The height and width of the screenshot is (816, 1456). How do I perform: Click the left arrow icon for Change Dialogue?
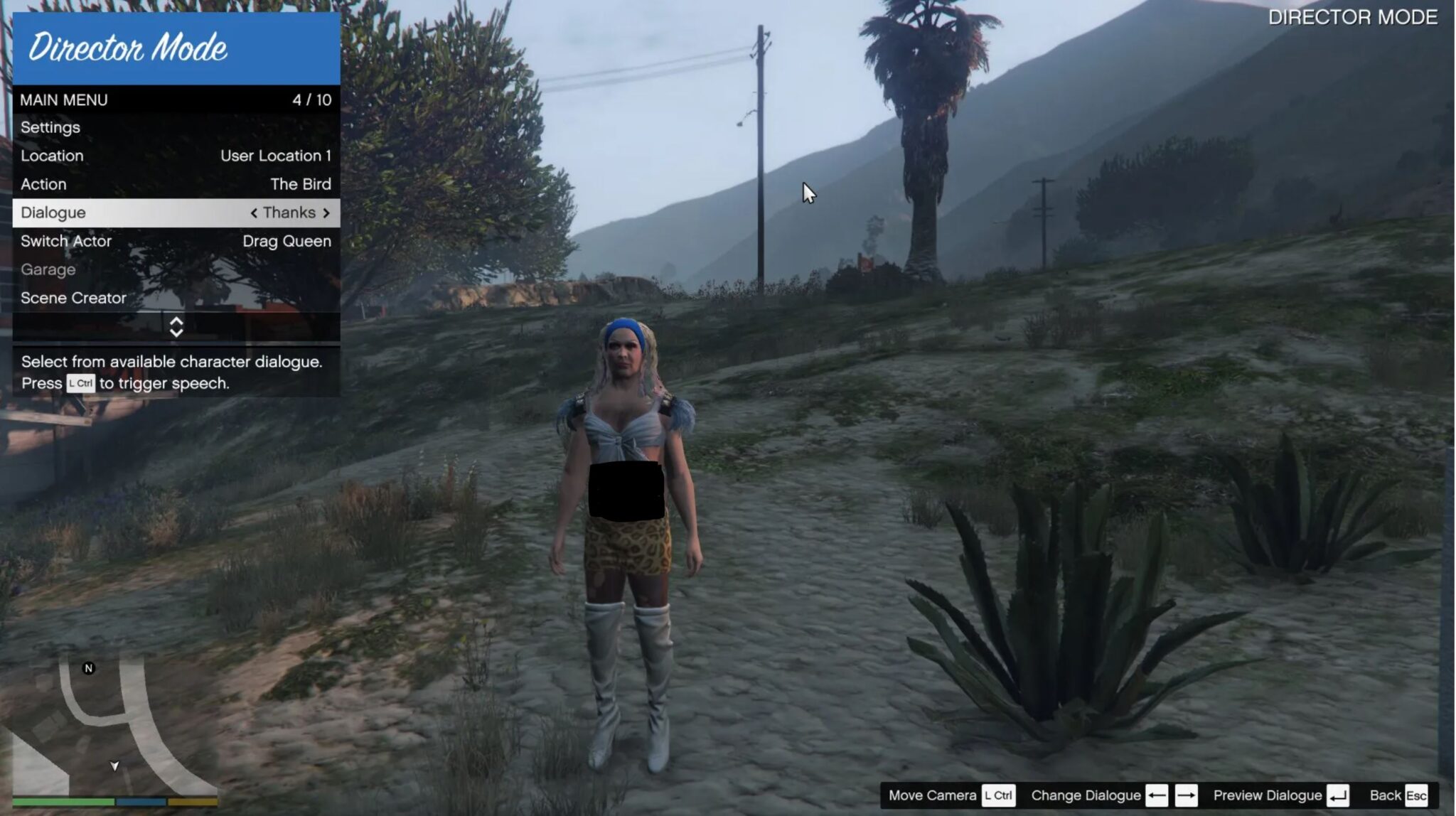tap(1158, 795)
